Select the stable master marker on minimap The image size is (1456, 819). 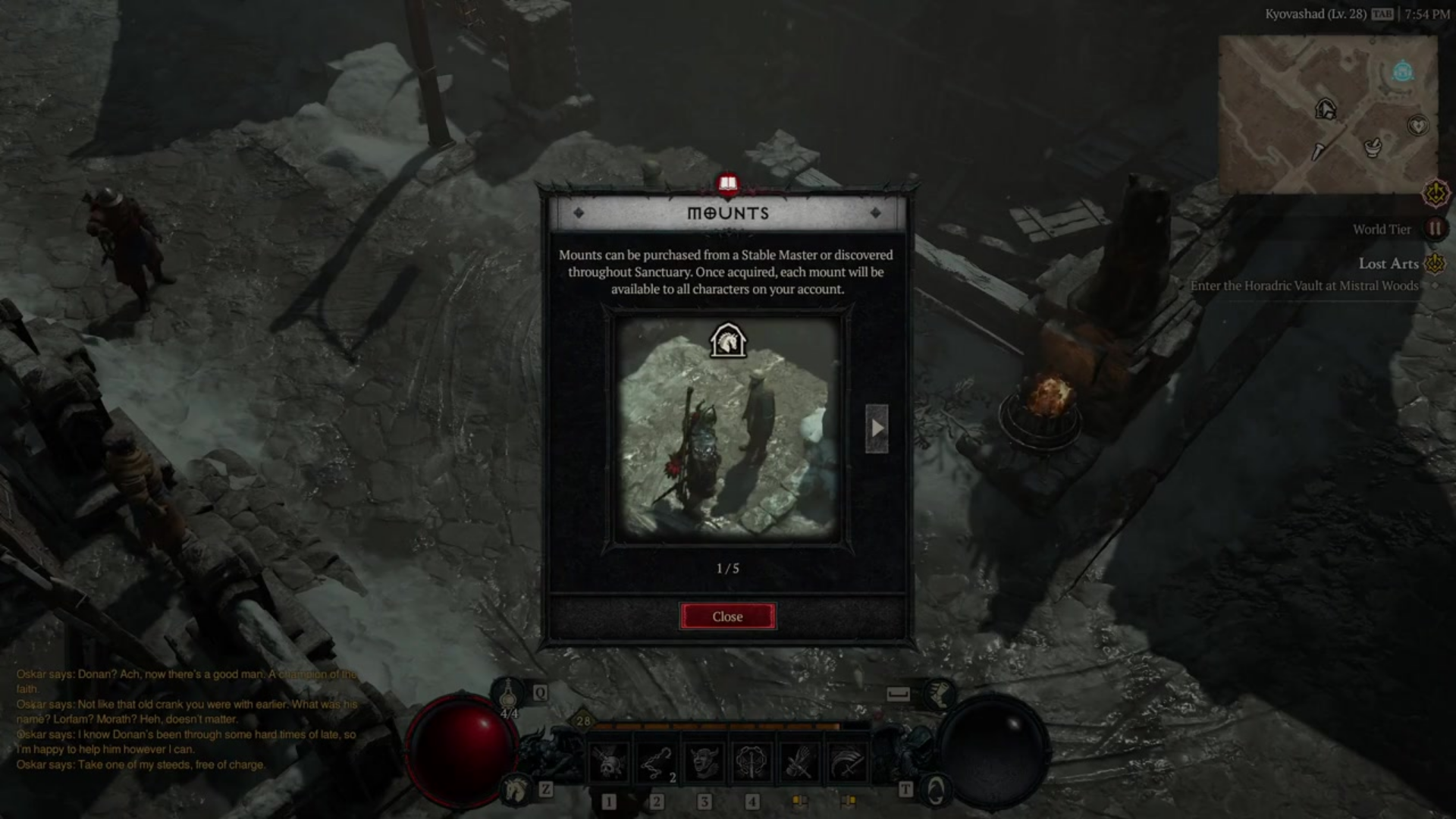[1326, 110]
